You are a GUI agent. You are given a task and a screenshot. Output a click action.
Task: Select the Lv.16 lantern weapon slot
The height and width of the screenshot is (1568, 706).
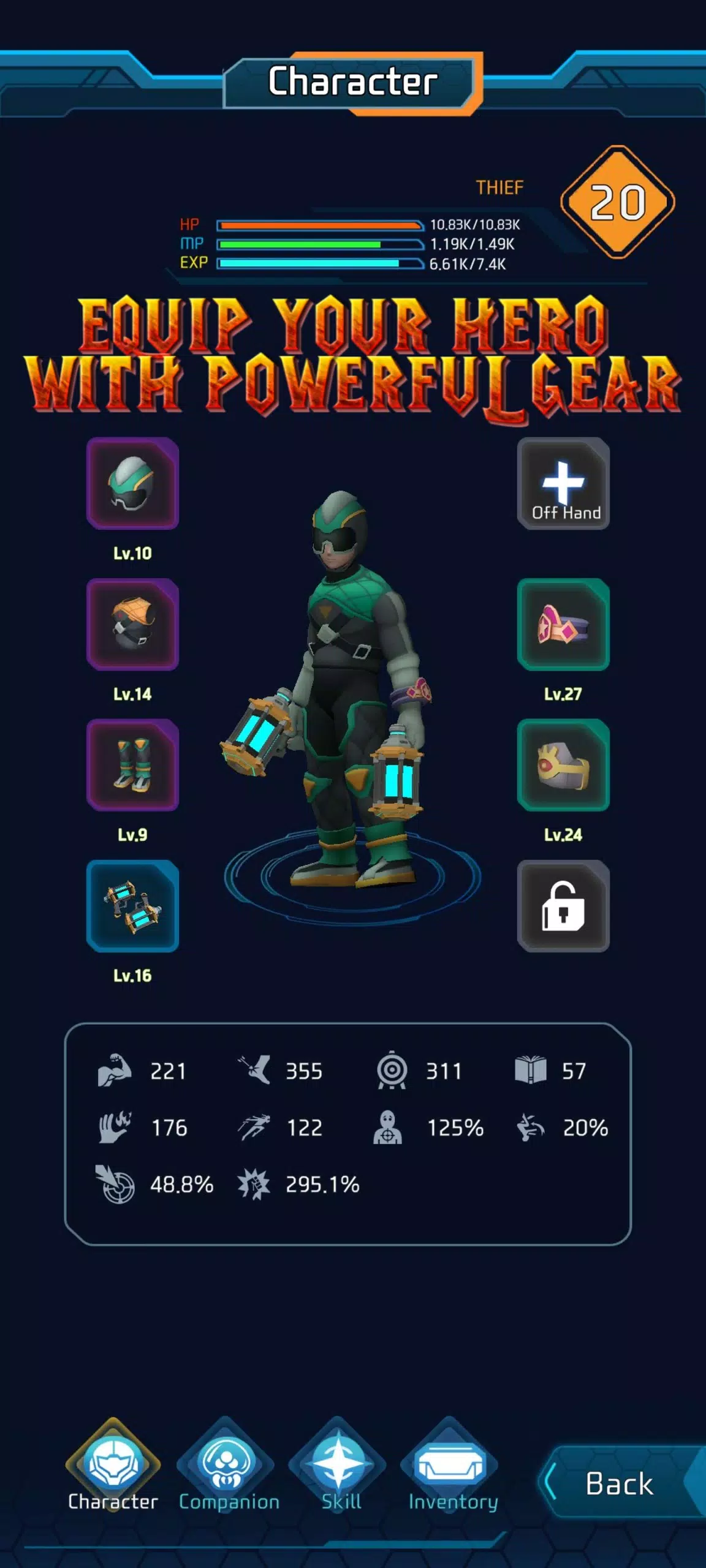click(x=132, y=906)
